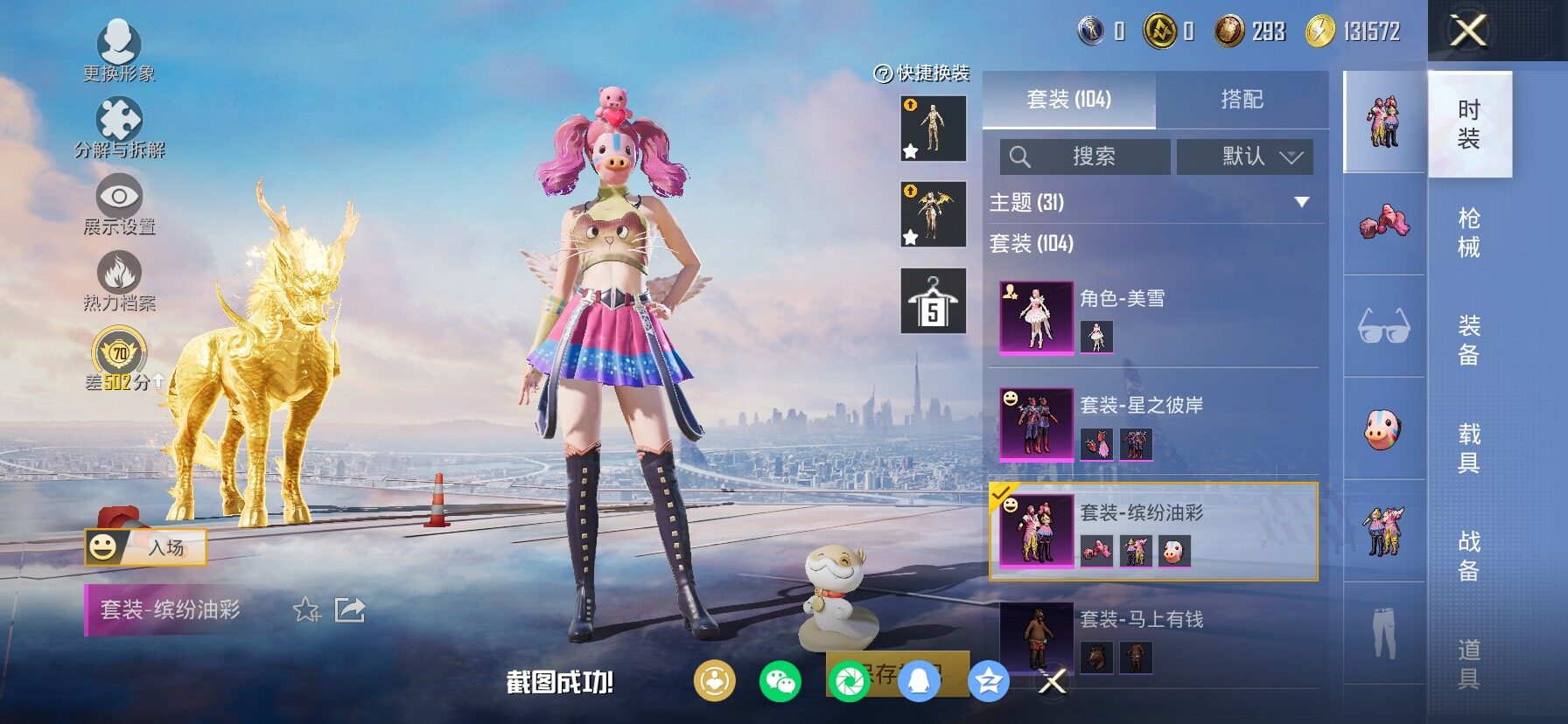This screenshot has width=1568, height=724.
Task: Choose the 套装-星之彼岸 outfit row
Action: [1153, 425]
